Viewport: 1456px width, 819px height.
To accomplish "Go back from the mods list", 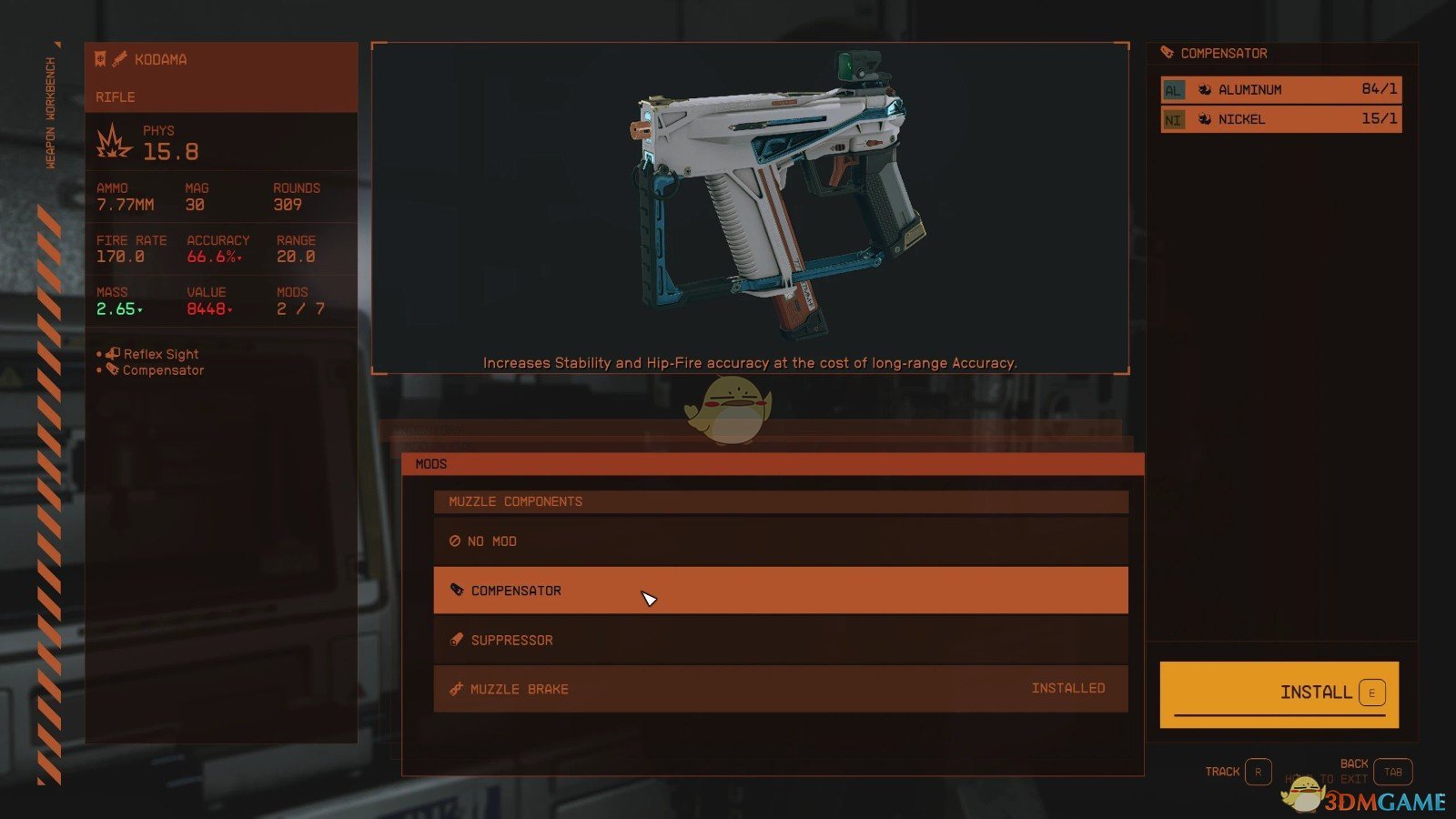I will point(1391,772).
